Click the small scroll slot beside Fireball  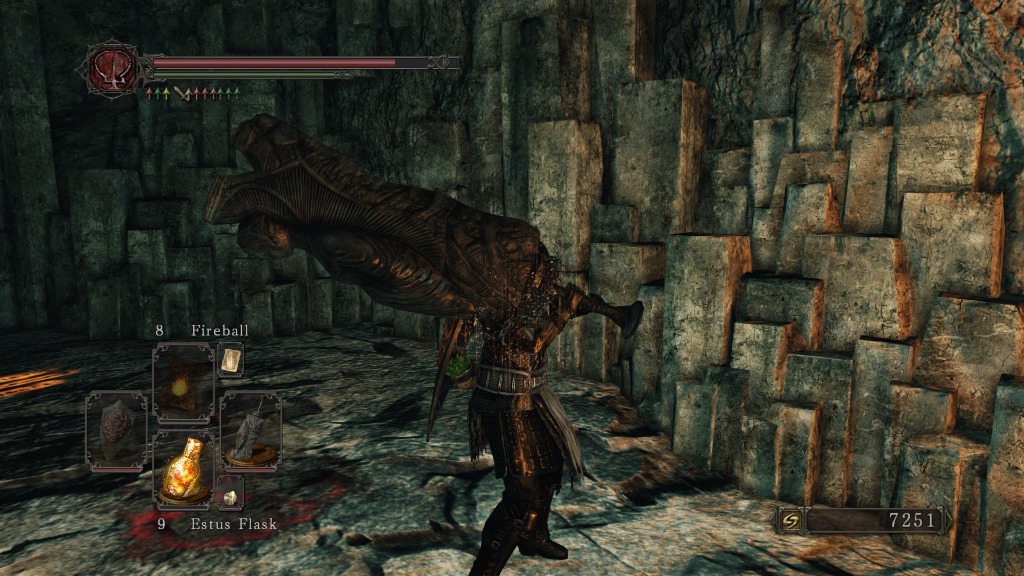pyautogui.click(x=230, y=358)
